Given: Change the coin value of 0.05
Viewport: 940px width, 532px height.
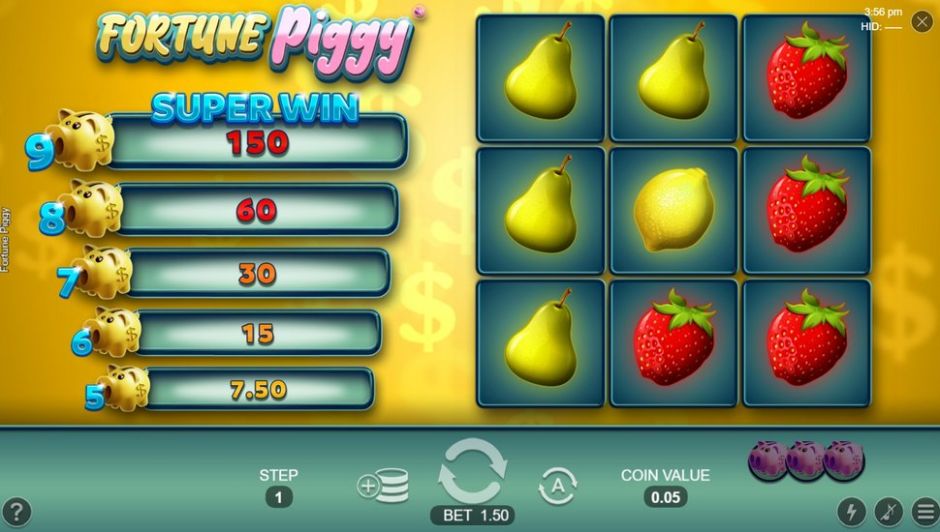Looking at the screenshot, I should 665,497.
